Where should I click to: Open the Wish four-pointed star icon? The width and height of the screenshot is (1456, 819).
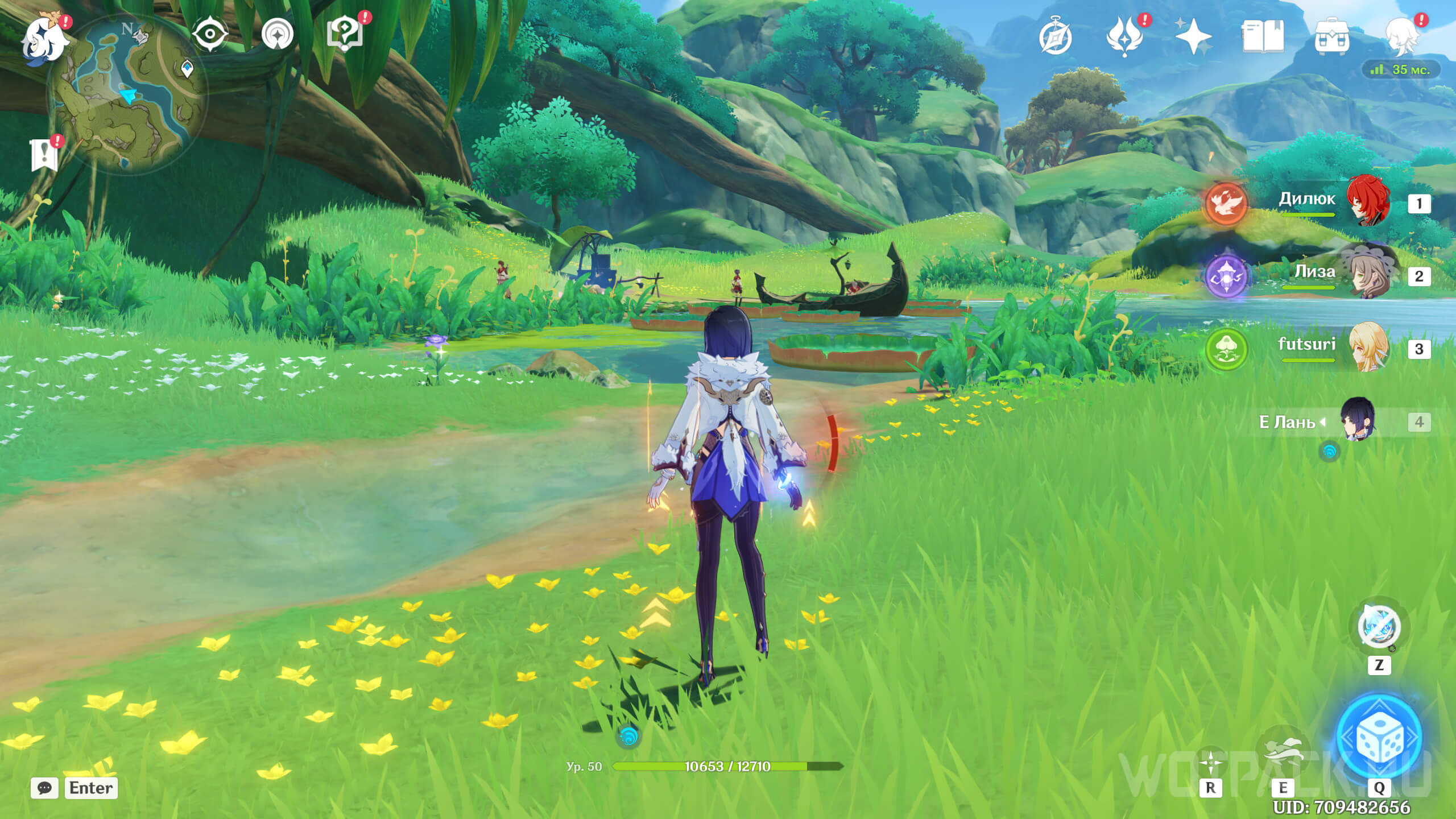(1193, 38)
